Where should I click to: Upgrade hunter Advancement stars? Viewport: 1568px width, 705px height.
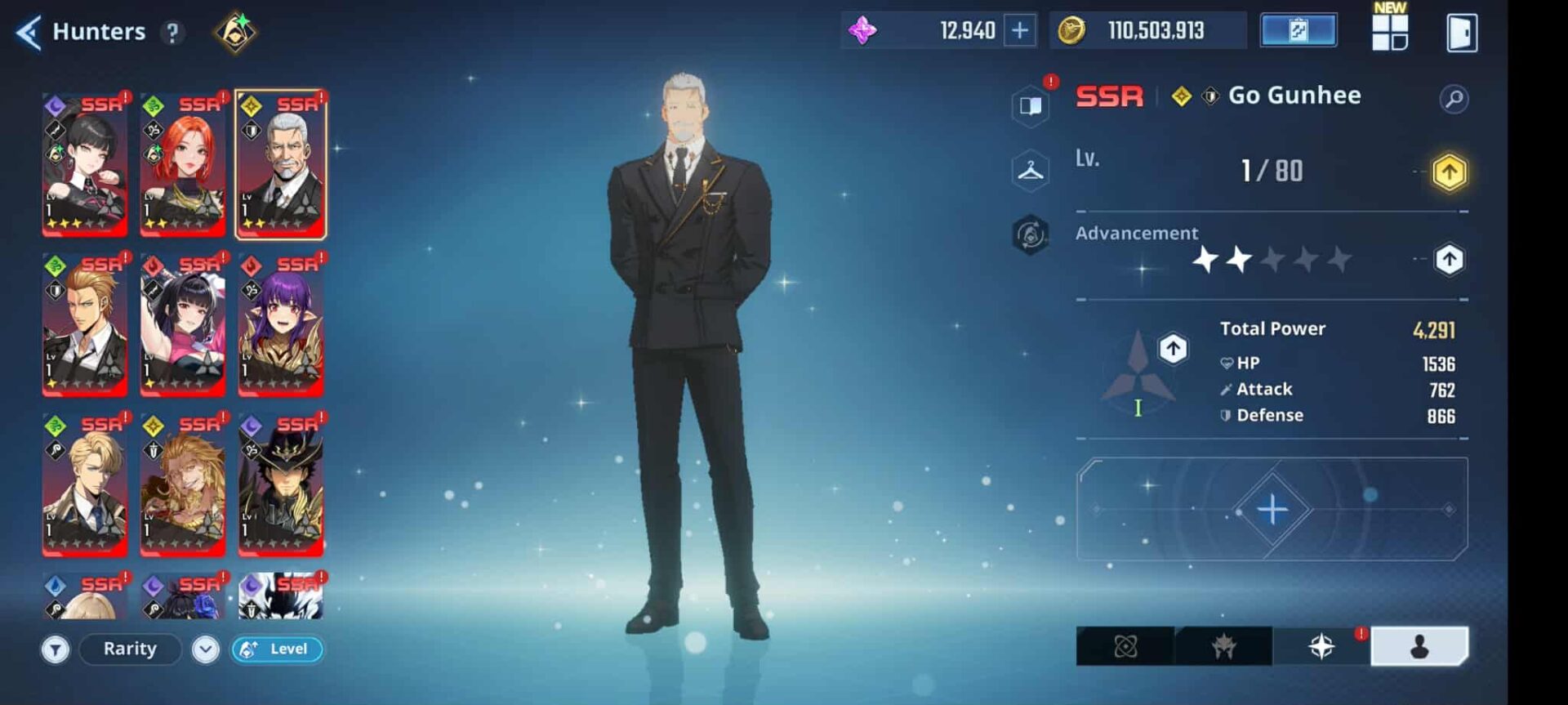coord(1449,260)
